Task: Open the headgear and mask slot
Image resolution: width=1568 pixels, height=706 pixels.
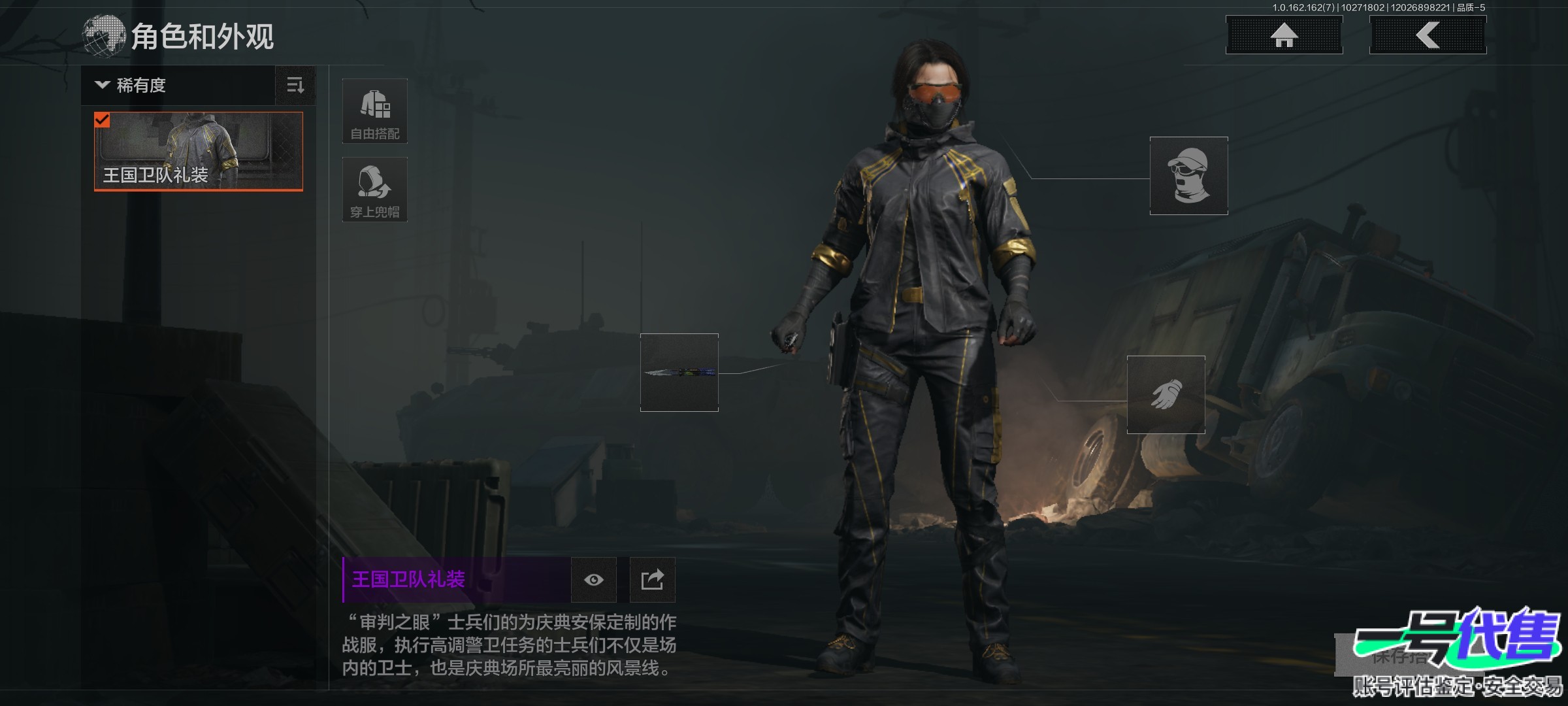Action: coord(1189,176)
